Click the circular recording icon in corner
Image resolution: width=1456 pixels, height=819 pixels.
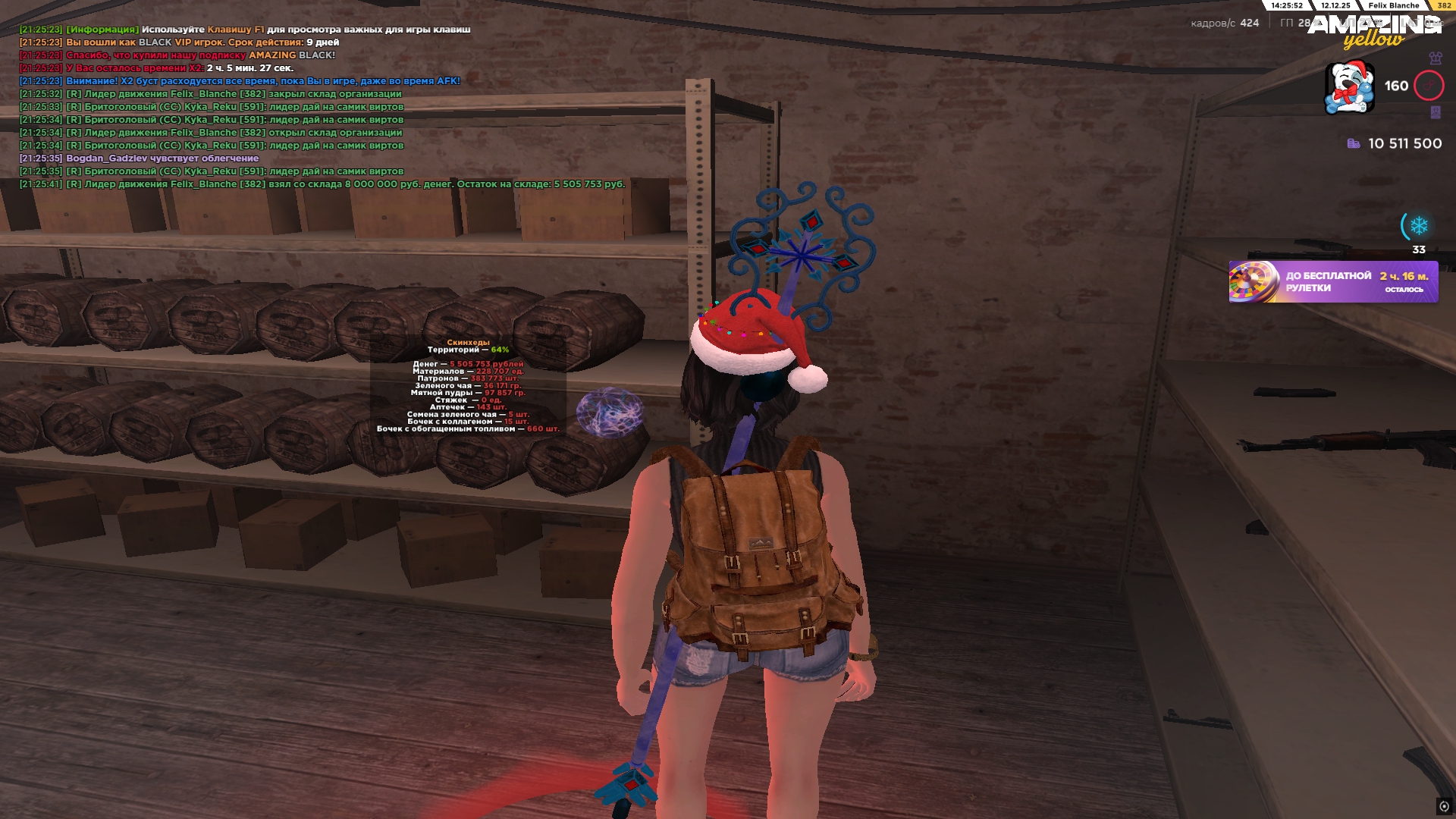click(1444, 806)
